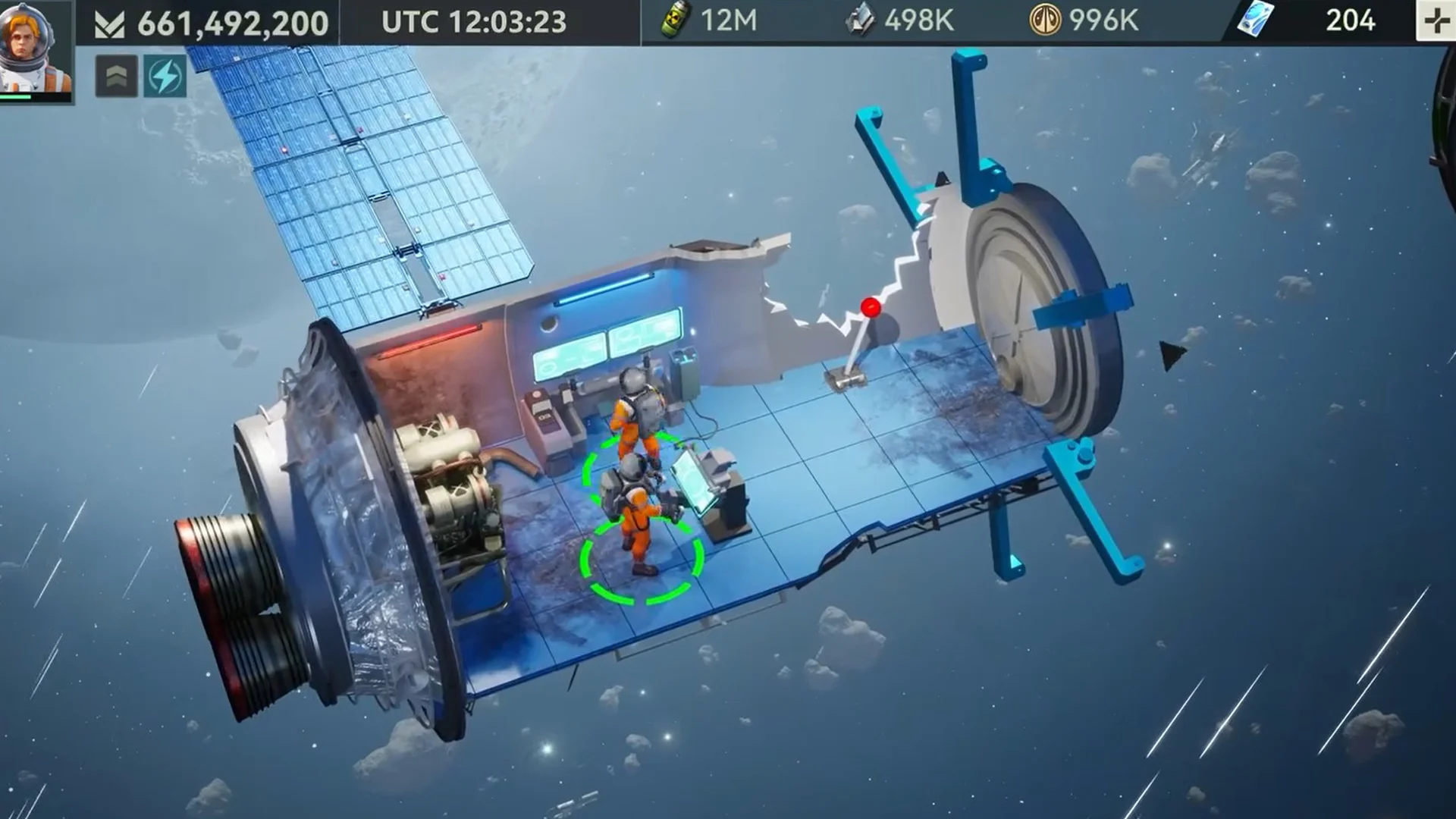Select the metal ore resource icon

pos(860,20)
